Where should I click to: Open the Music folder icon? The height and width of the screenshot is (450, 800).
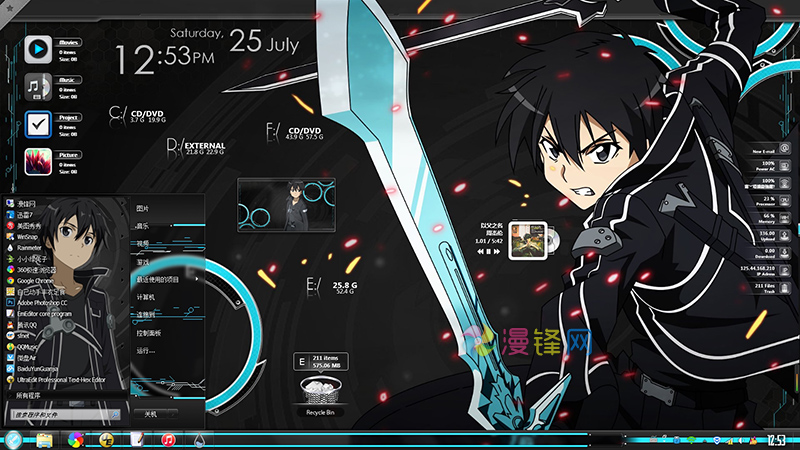38,85
